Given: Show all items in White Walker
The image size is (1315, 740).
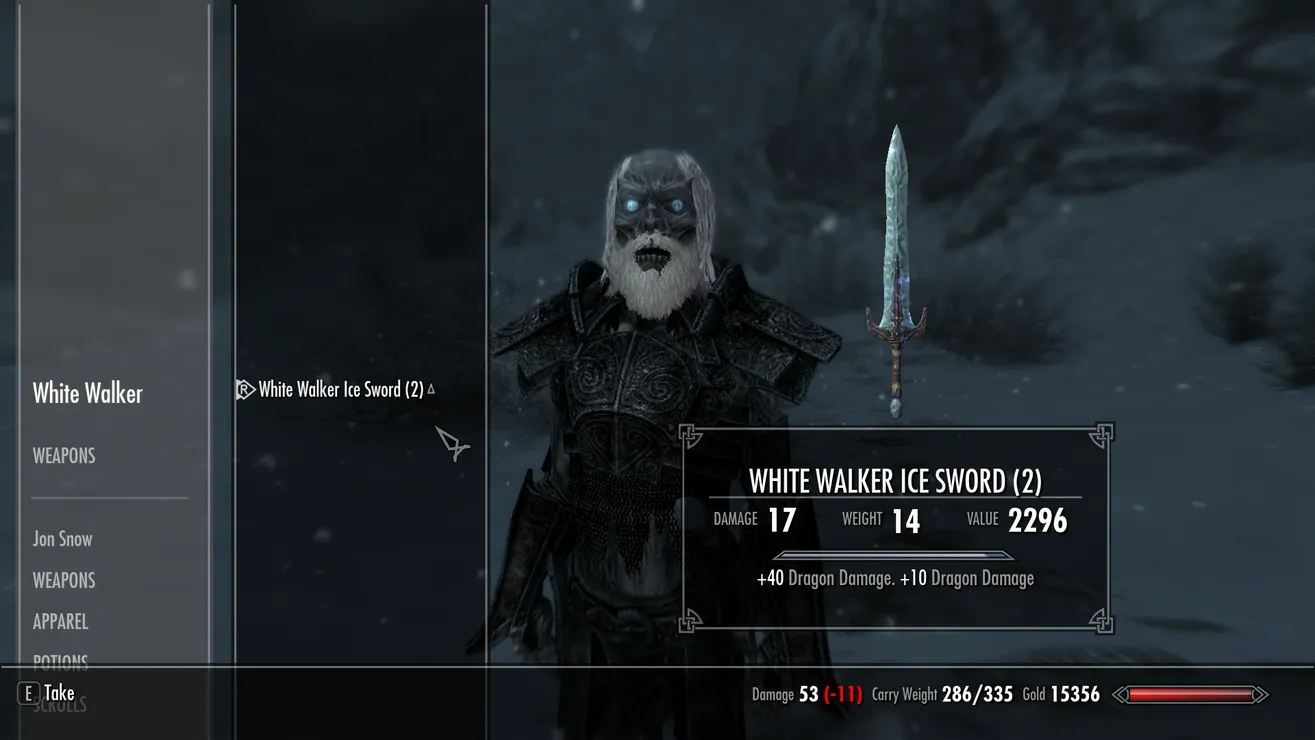Looking at the screenshot, I should (x=87, y=394).
